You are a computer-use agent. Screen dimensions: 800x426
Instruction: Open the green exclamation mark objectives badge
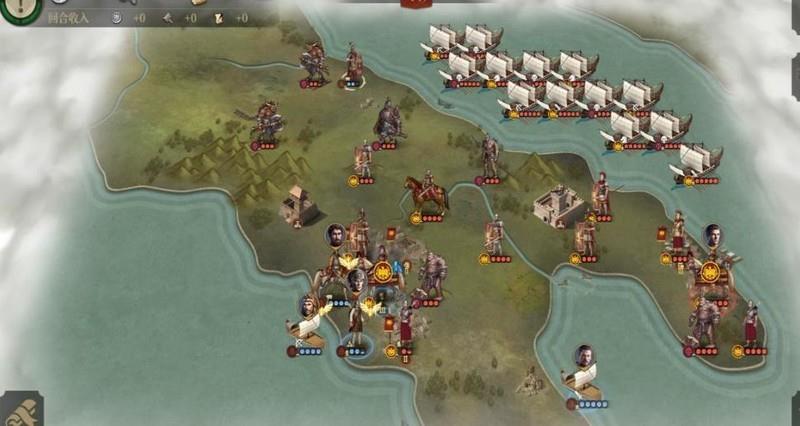tap(17, 8)
